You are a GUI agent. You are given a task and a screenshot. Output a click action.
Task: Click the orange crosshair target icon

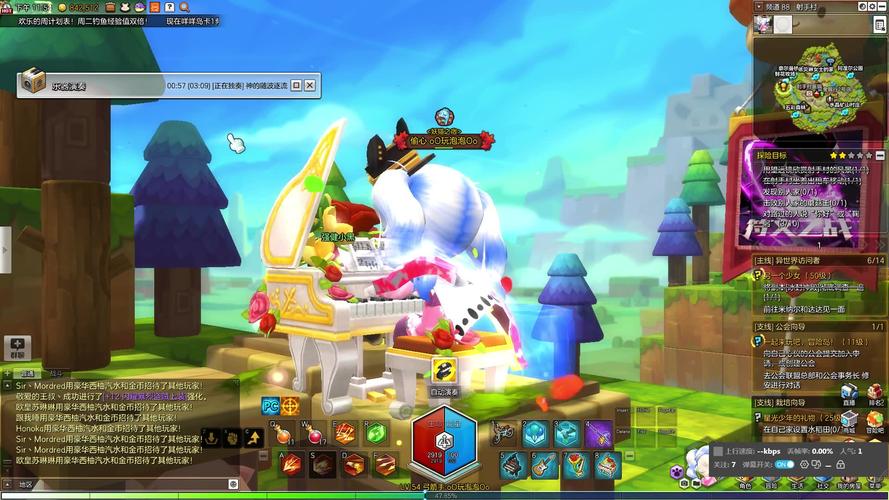pos(290,405)
